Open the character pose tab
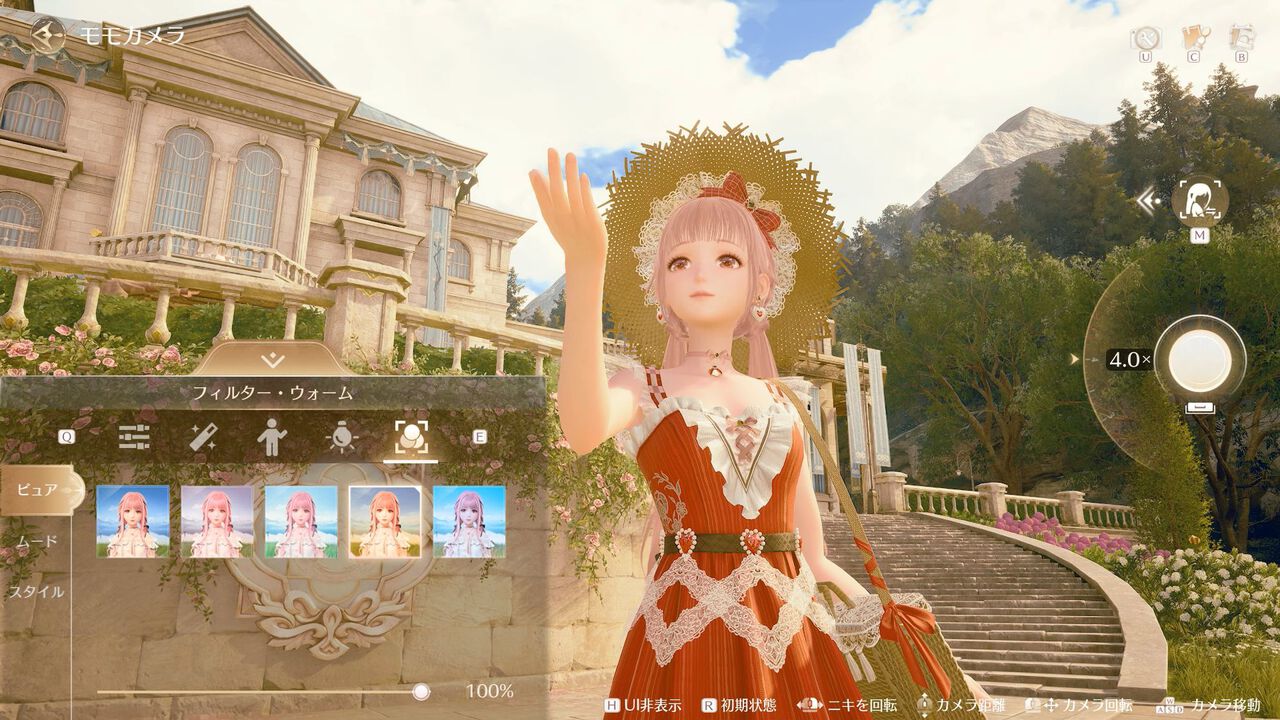This screenshot has height=720, width=1280. tap(271, 437)
